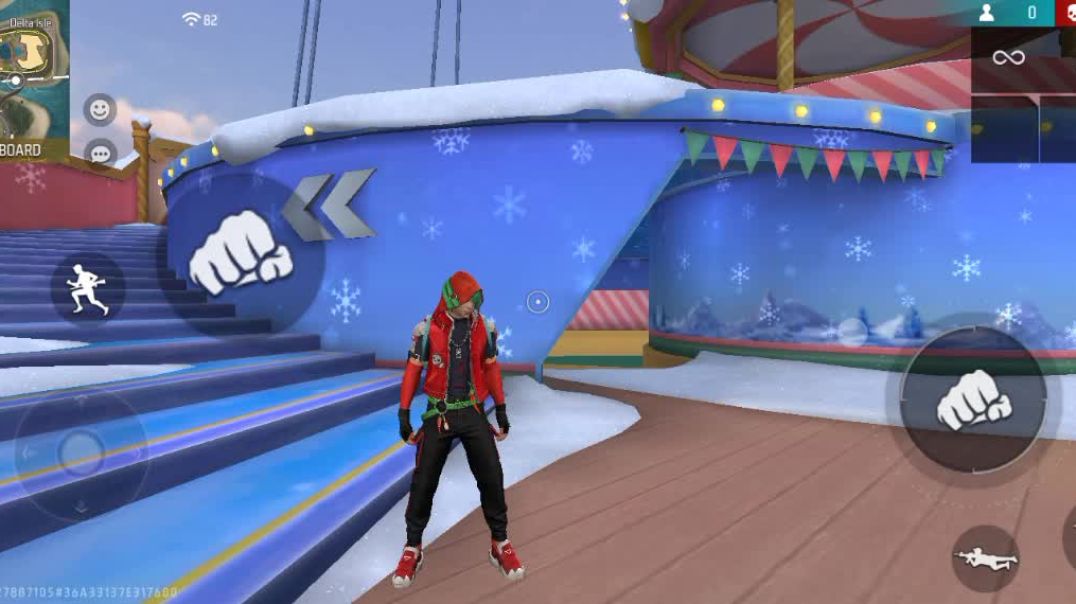This screenshot has width=1076, height=604.
Task: Open the smiley emote menu
Action: tap(99, 109)
